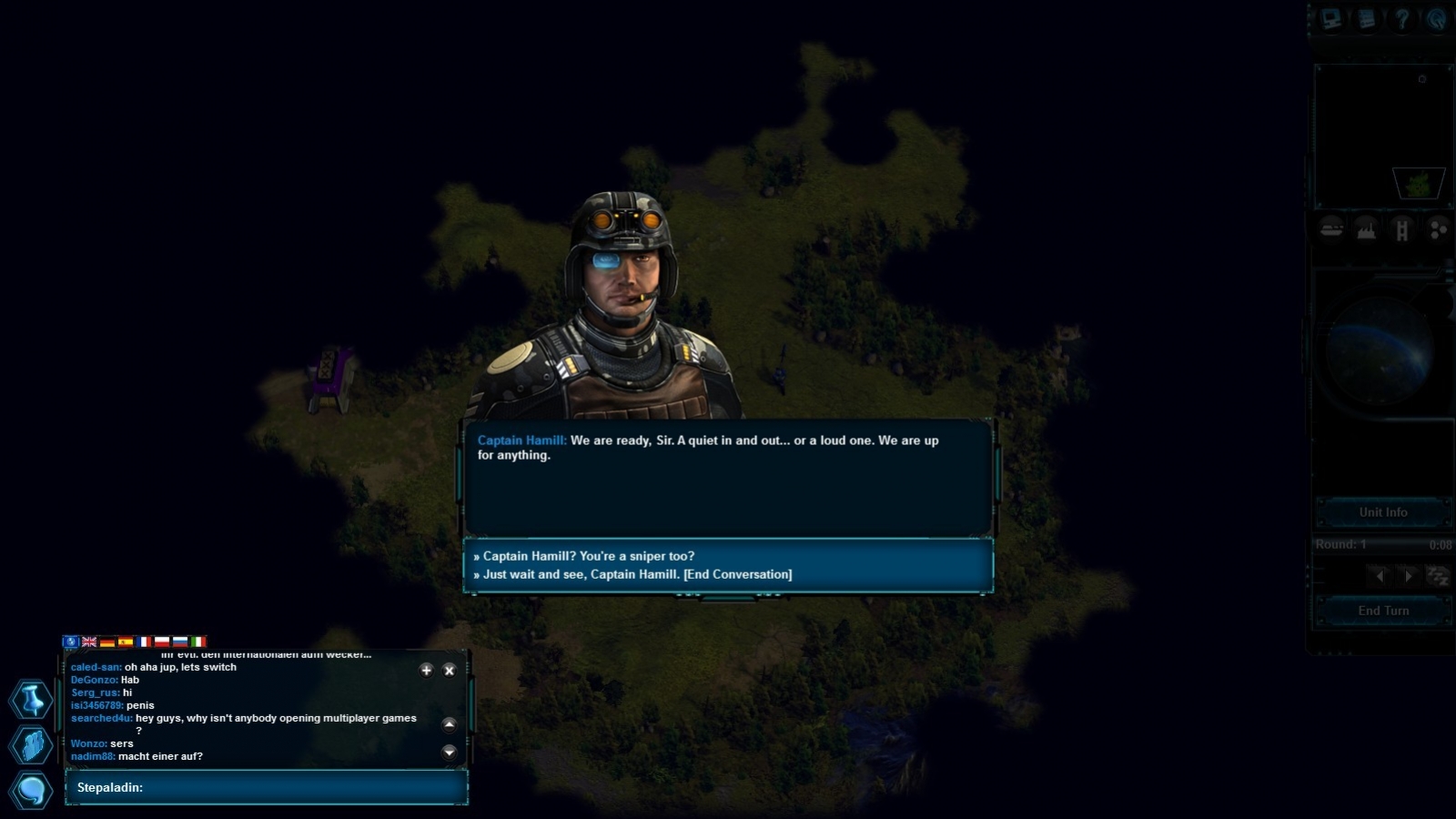Open the Unit Info panel
1456x819 pixels.
click(x=1382, y=512)
